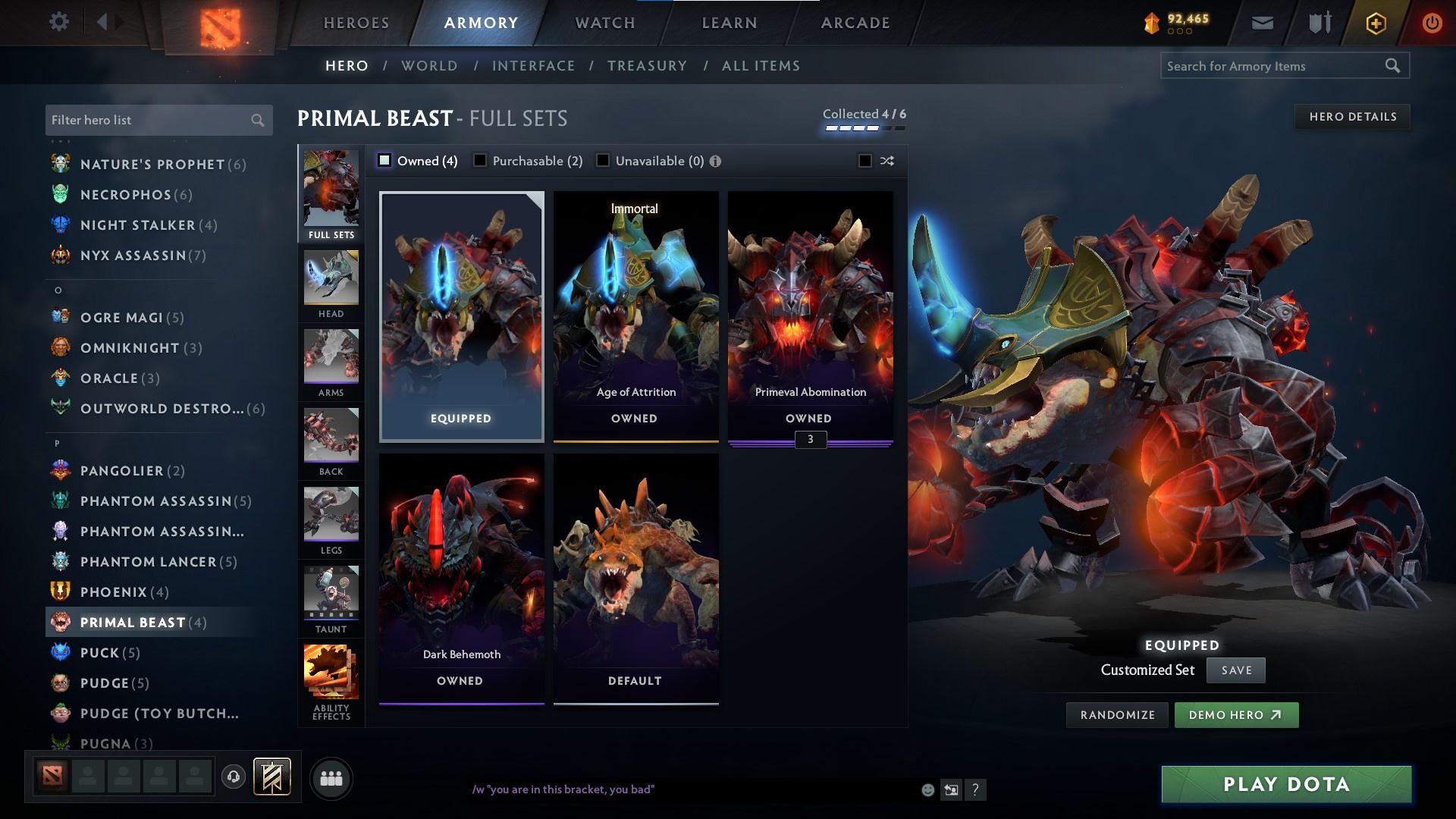Select the Head item category
1456x819 pixels.
coord(331,281)
